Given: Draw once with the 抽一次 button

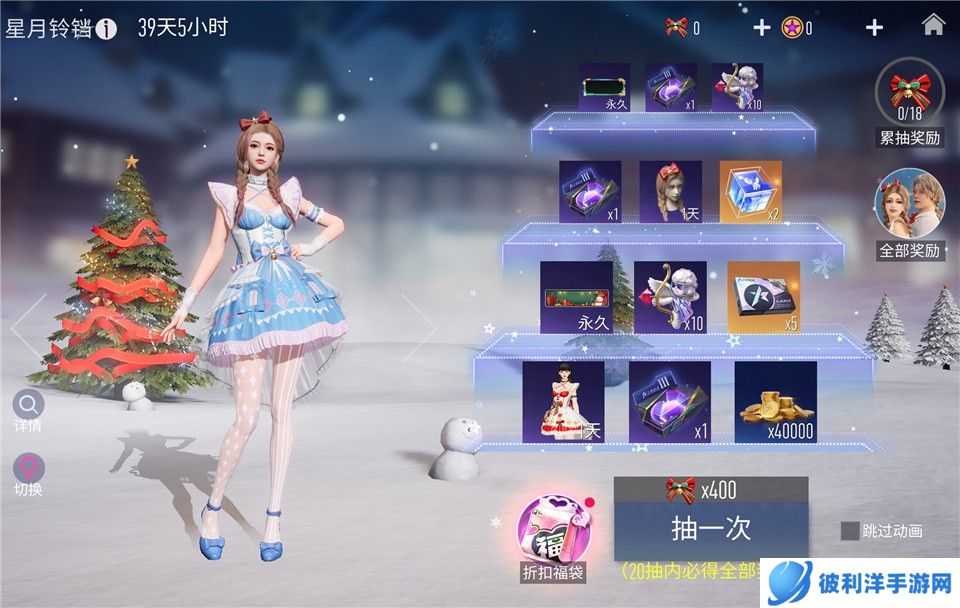Looking at the screenshot, I should click(710, 527).
